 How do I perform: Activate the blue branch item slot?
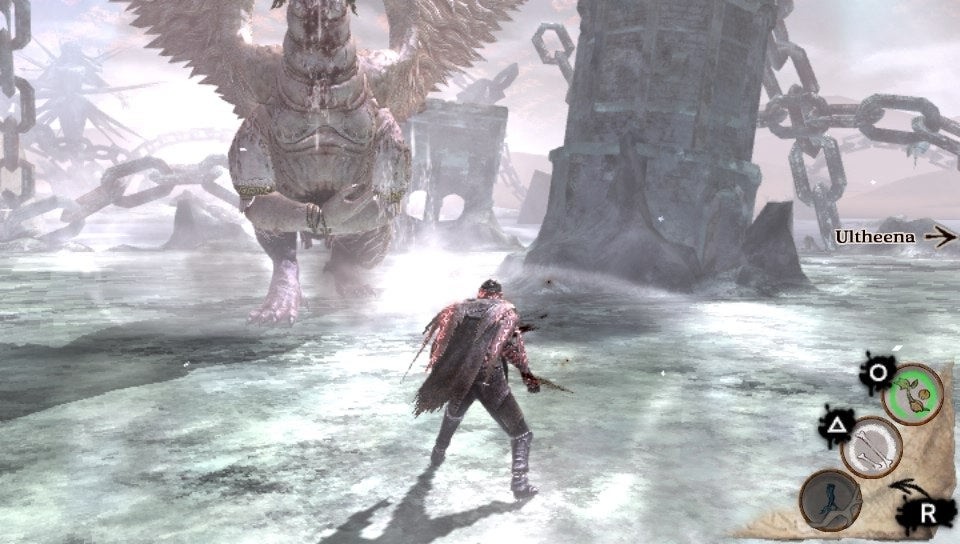[829, 498]
